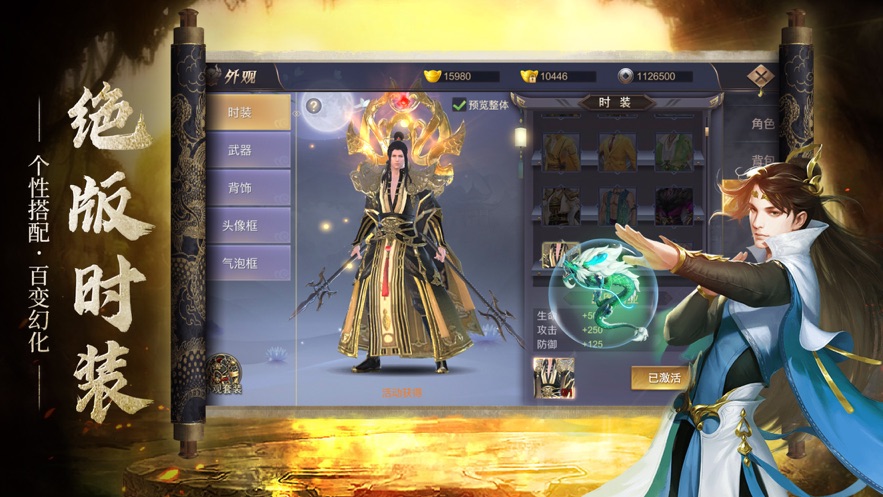Choose the purple dark outfit thumbnail
883x497 pixels.
pos(673,205)
